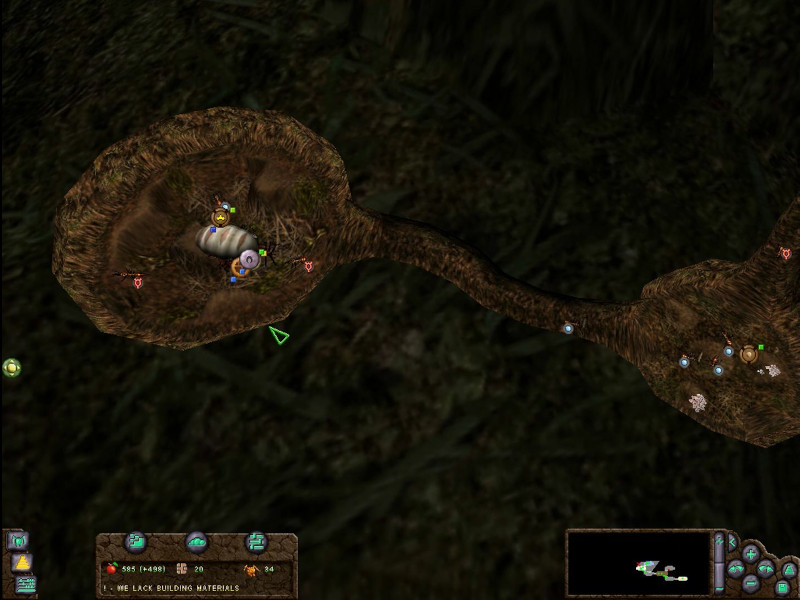Click the stair-step icon above the food counter
The image size is (800, 600).
click(x=137, y=541)
